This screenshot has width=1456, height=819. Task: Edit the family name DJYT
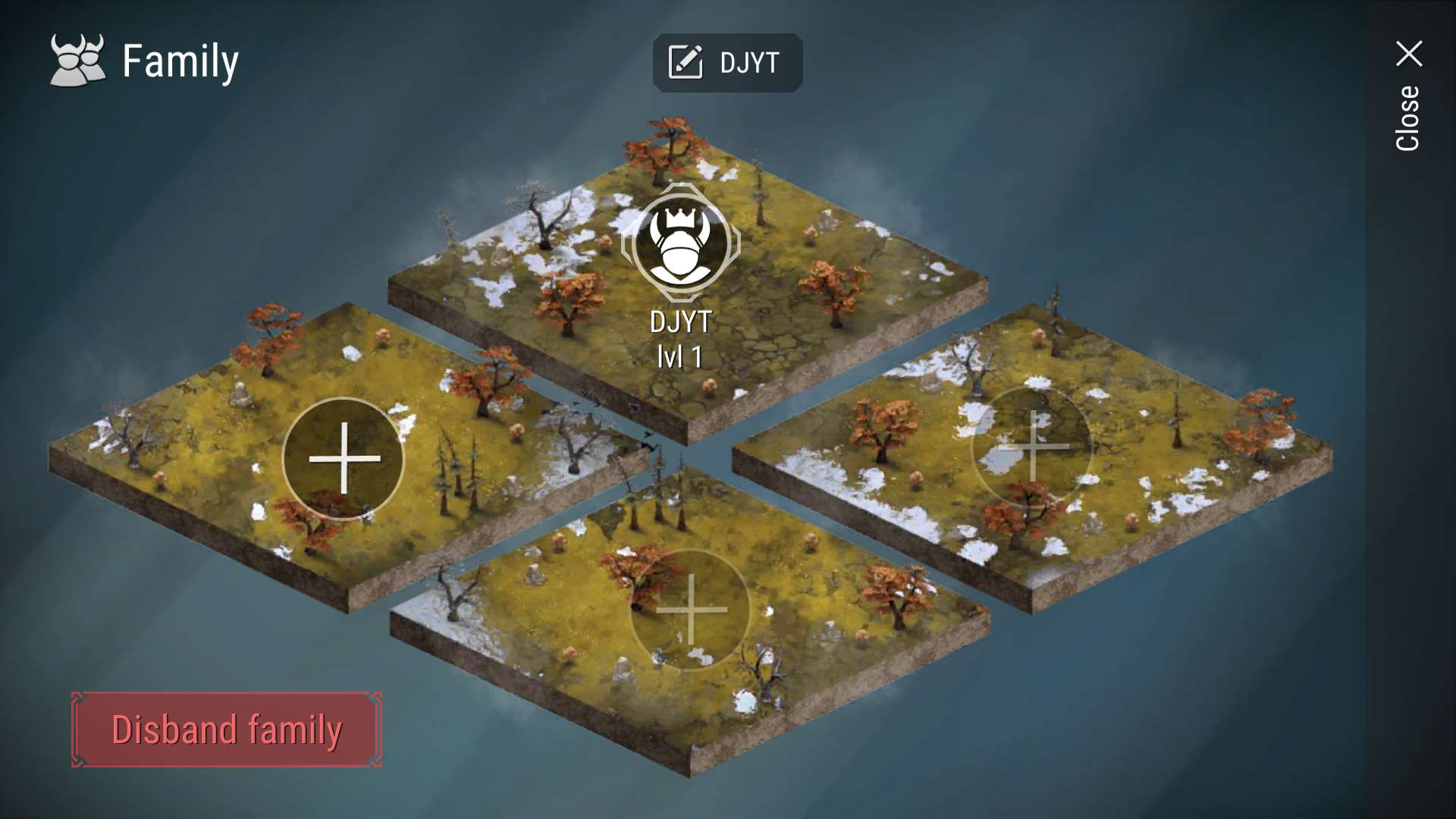[x=726, y=63]
